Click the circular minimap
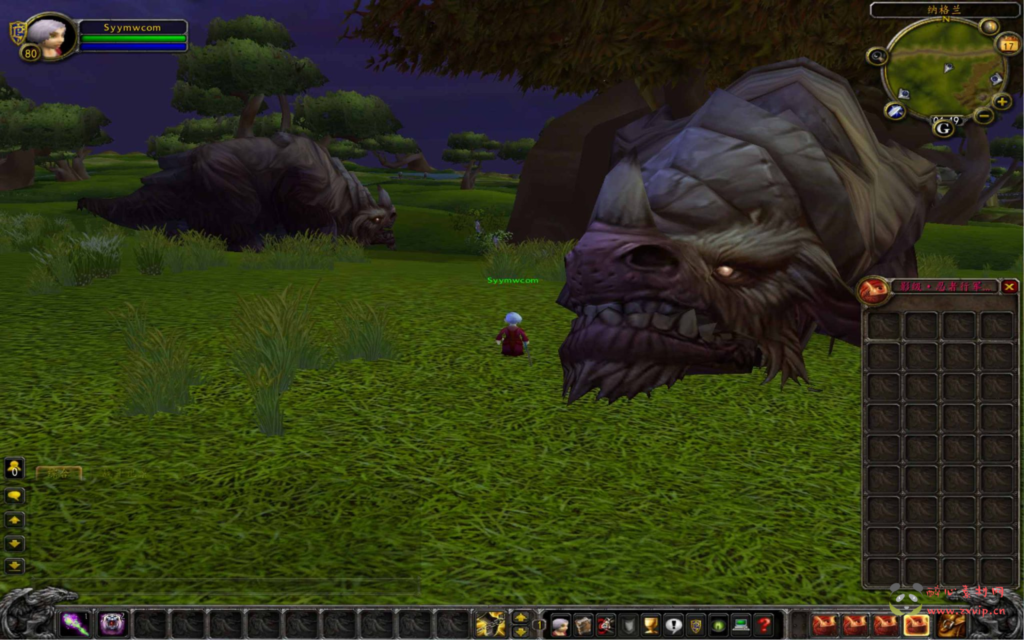Screen dimensions: 1024x640 click(944, 68)
